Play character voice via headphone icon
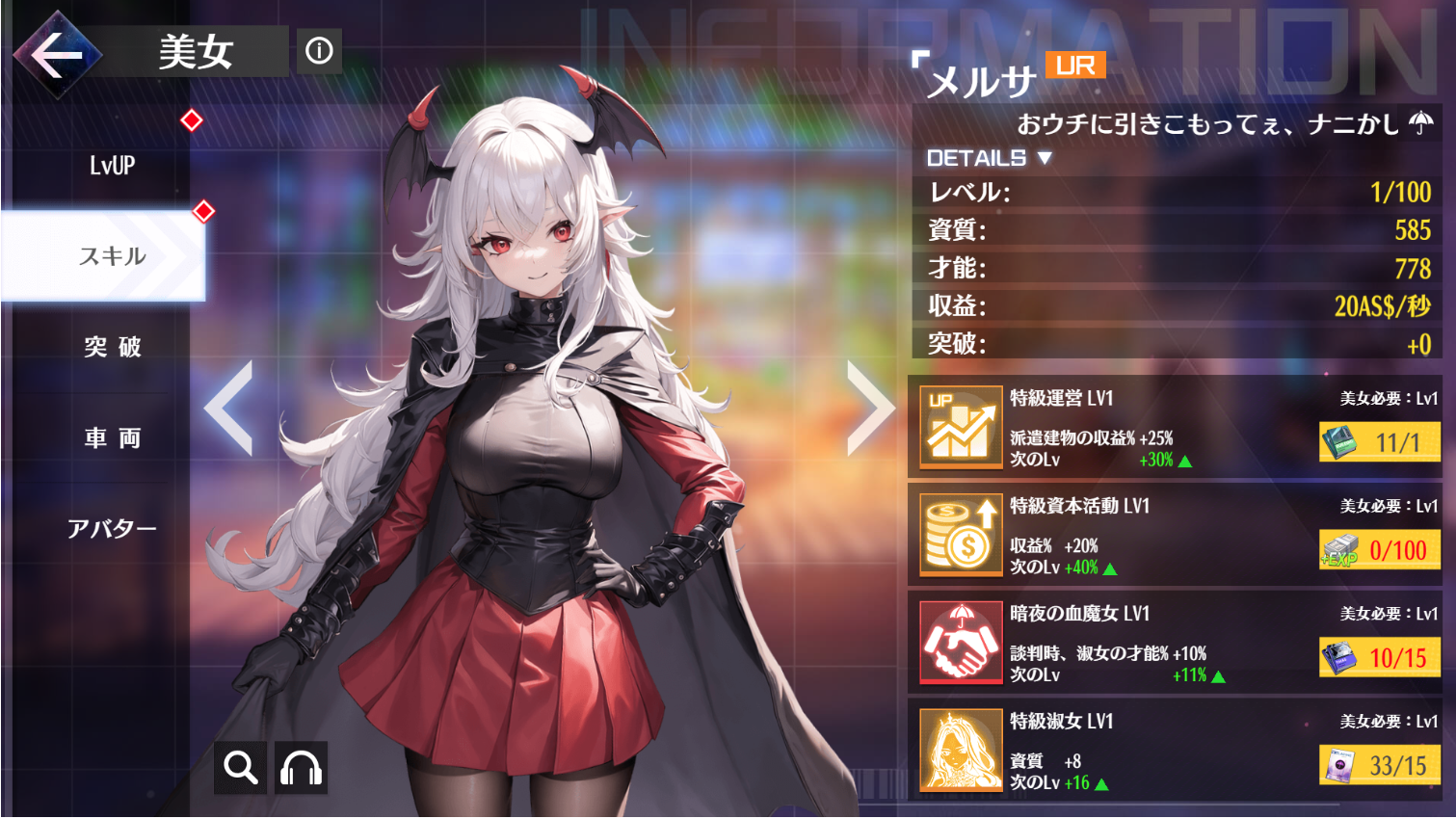Viewport: 1456px width, 819px height. coord(300,768)
